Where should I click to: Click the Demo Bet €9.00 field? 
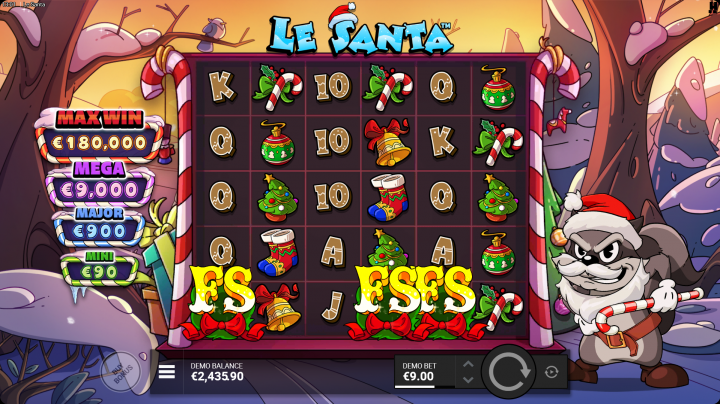click(422, 372)
